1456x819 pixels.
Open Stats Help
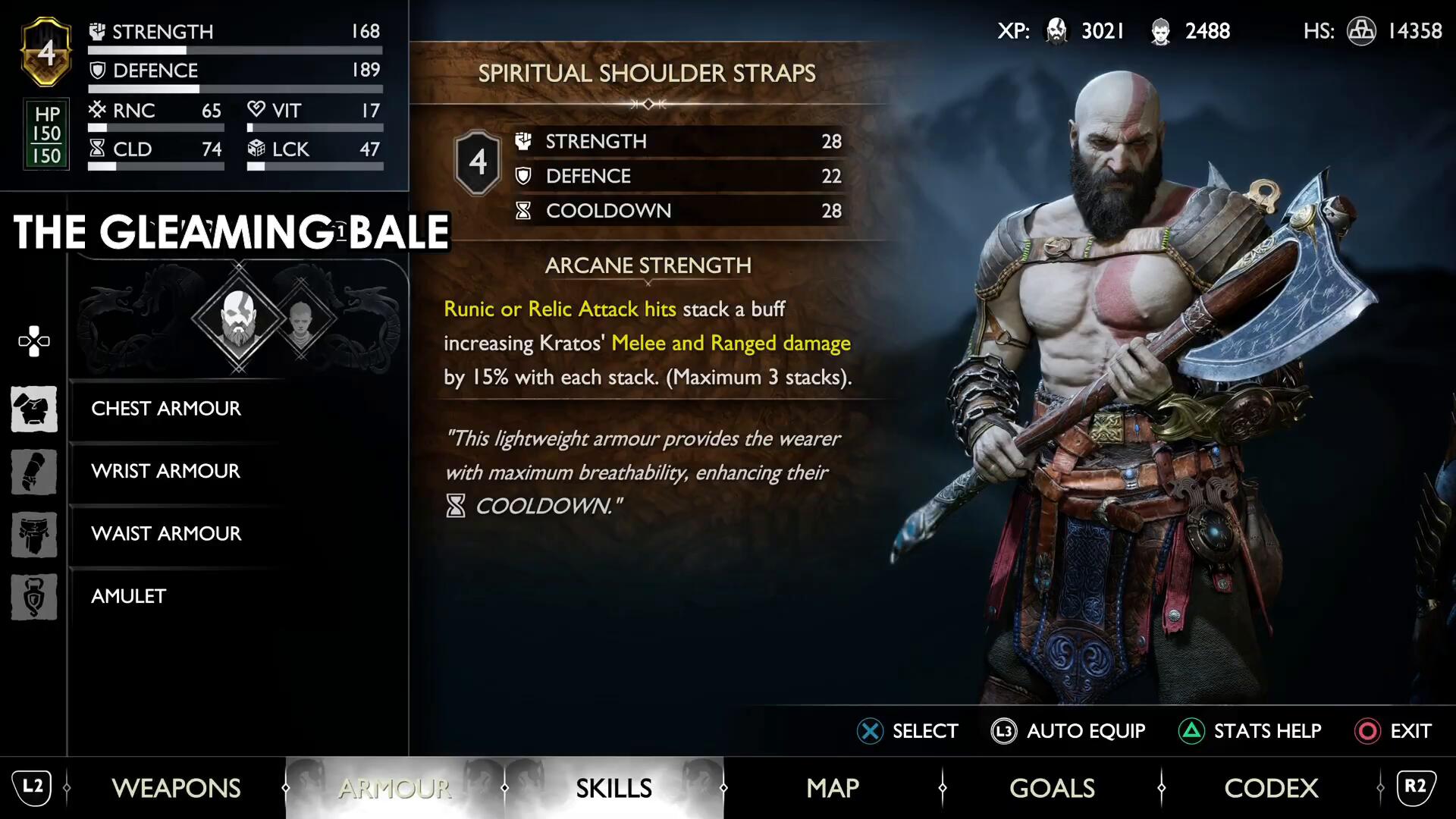click(x=1250, y=731)
